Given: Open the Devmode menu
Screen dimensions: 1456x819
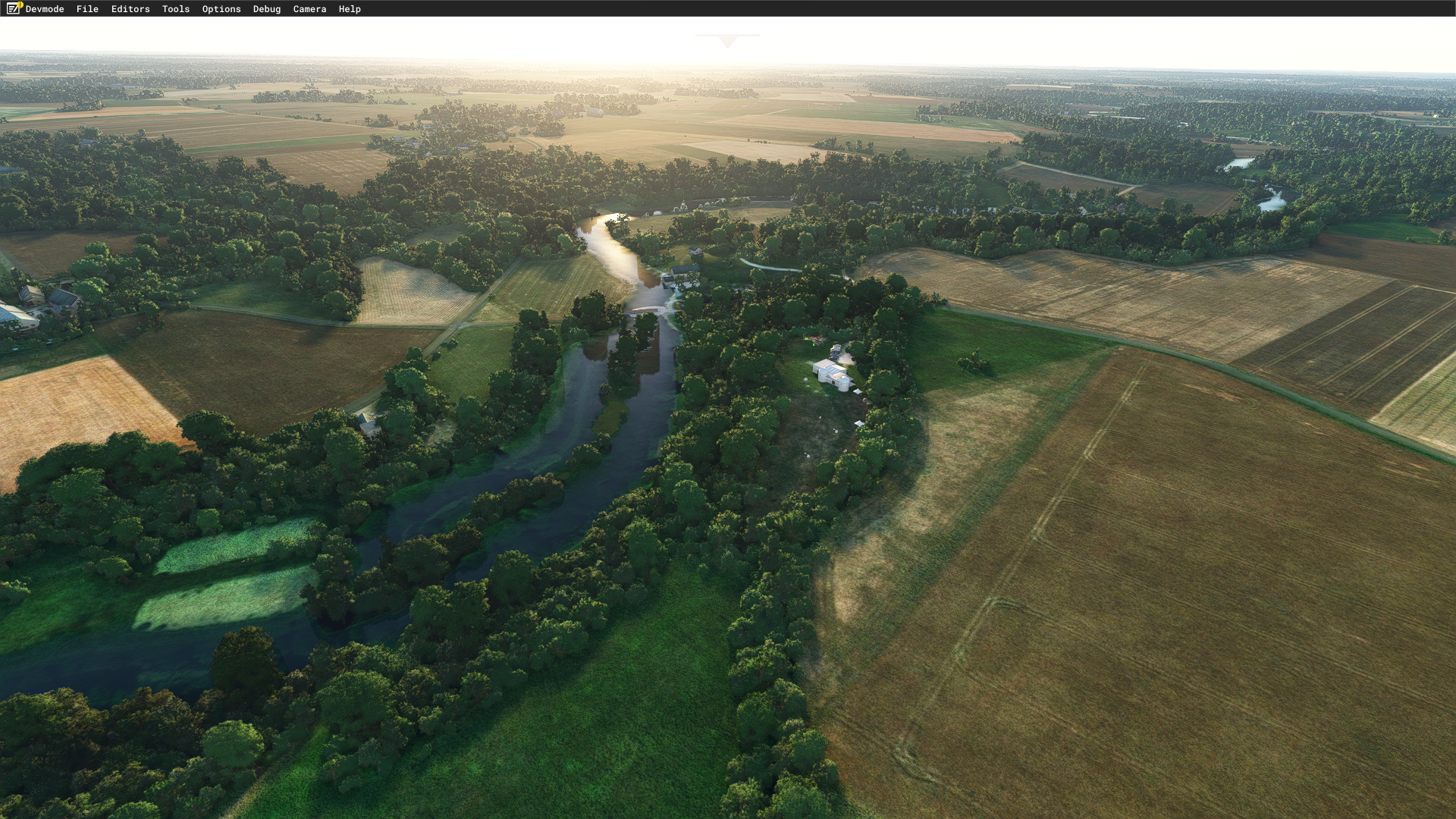Looking at the screenshot, I should 44,9.
